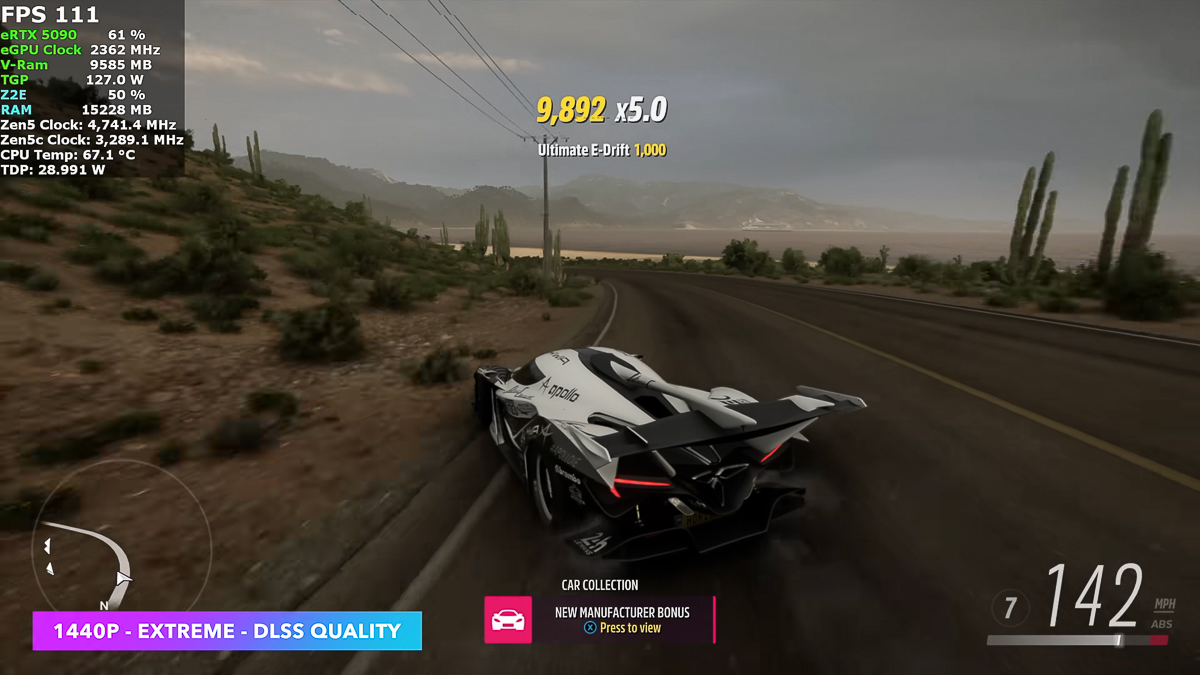Image resolution: width=1200 pixels, height=675 pixels.
Task: Select the pink car collection icon
Action: (508, 620)
